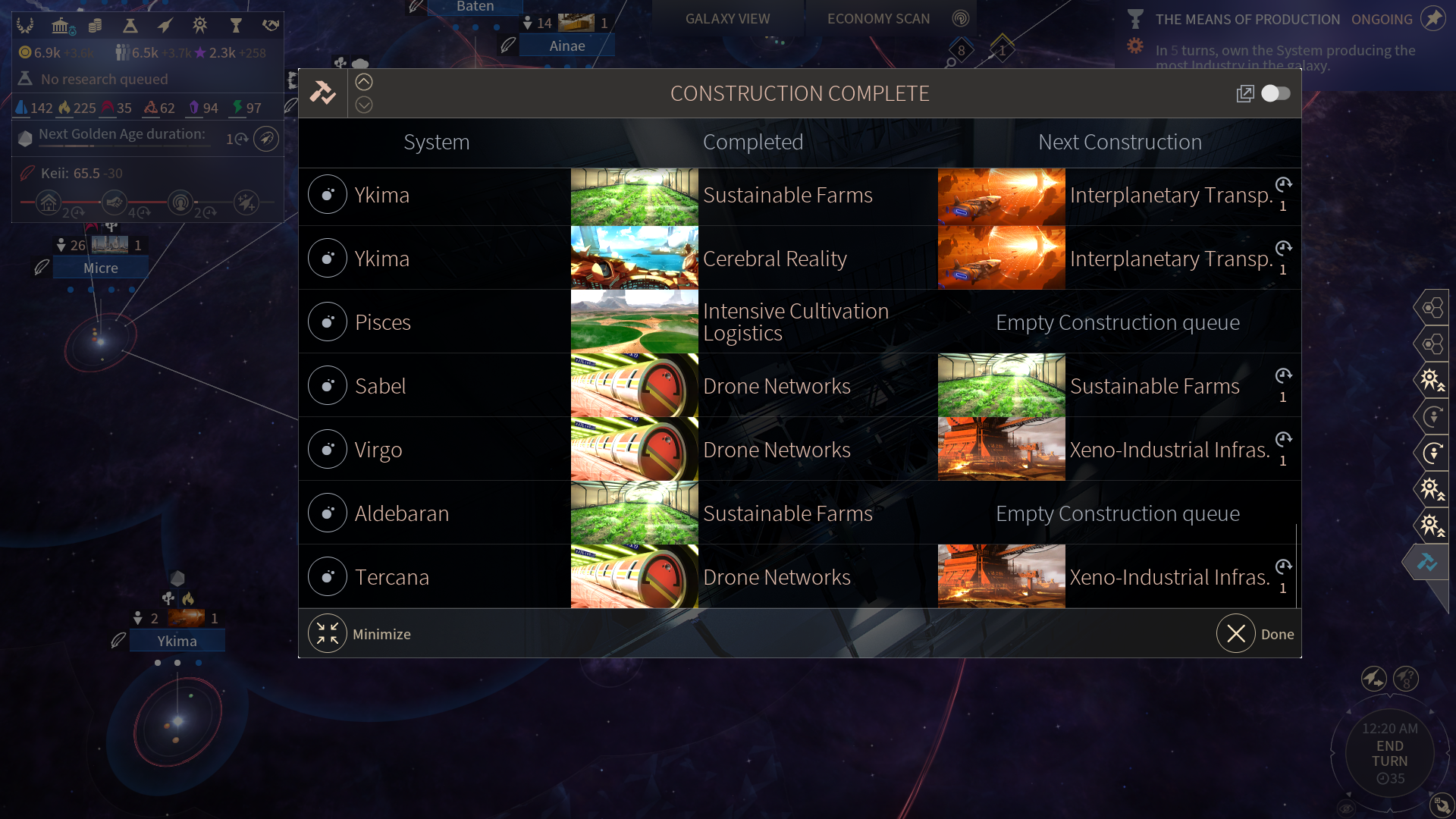
Task: Click Aldebaran's Empty Construction queue
Action: coord(1118,513)
